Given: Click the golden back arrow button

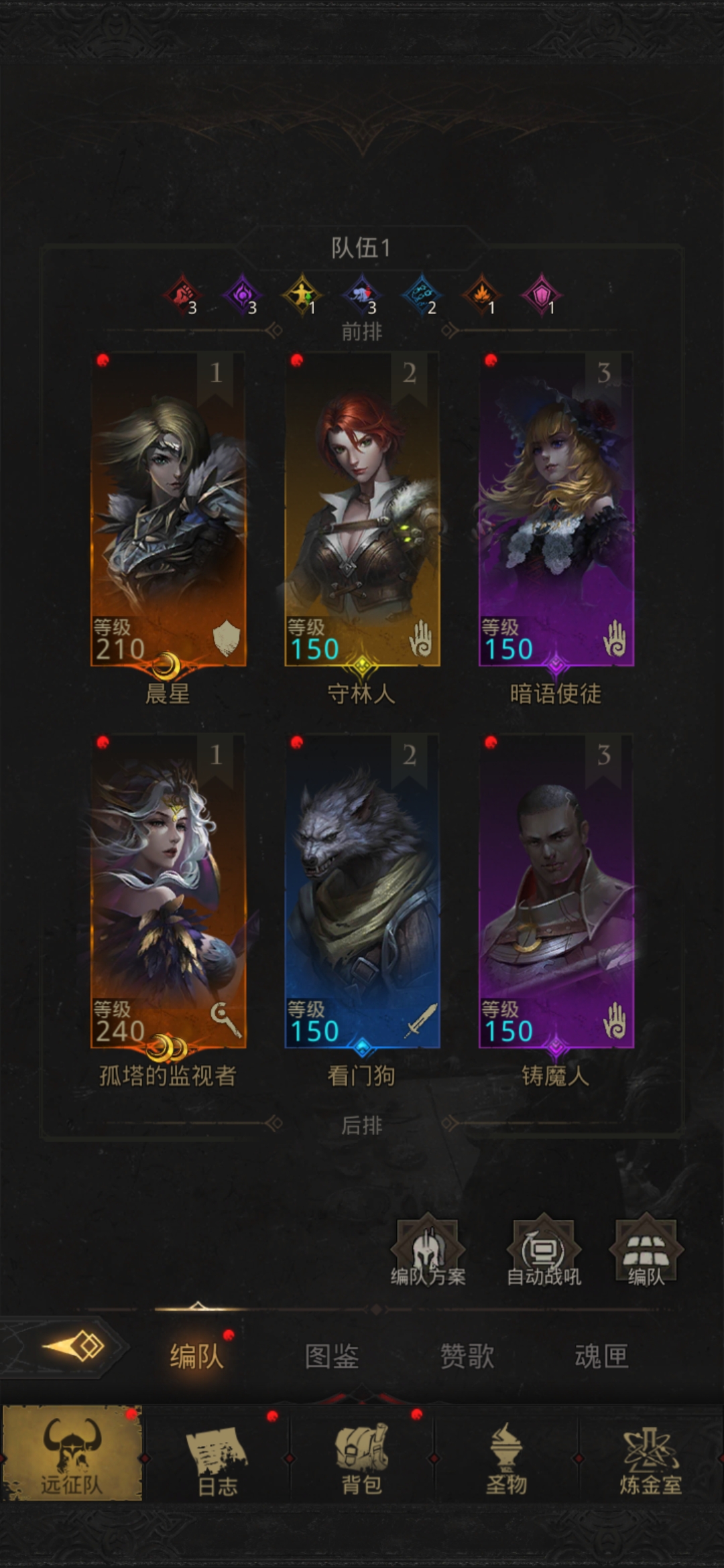Looking at the screenshot, I should click(74, 1347).
